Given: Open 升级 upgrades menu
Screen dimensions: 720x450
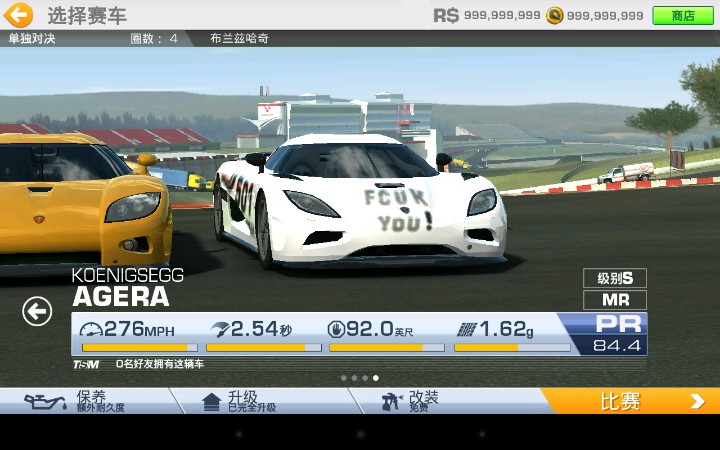Looking at the screenshot, I should pyautogui.click(x=262, y=401).
